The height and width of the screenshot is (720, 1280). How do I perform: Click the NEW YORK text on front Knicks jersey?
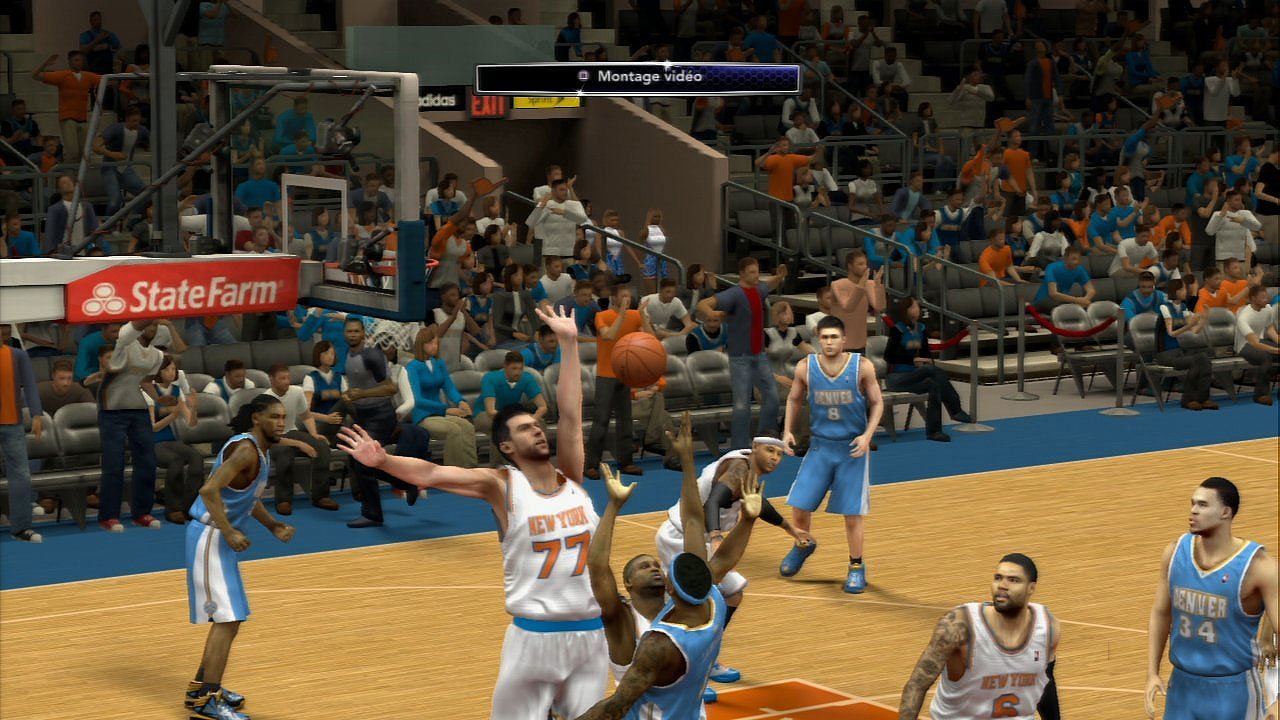pyautogui.click(x=557, y=518)
